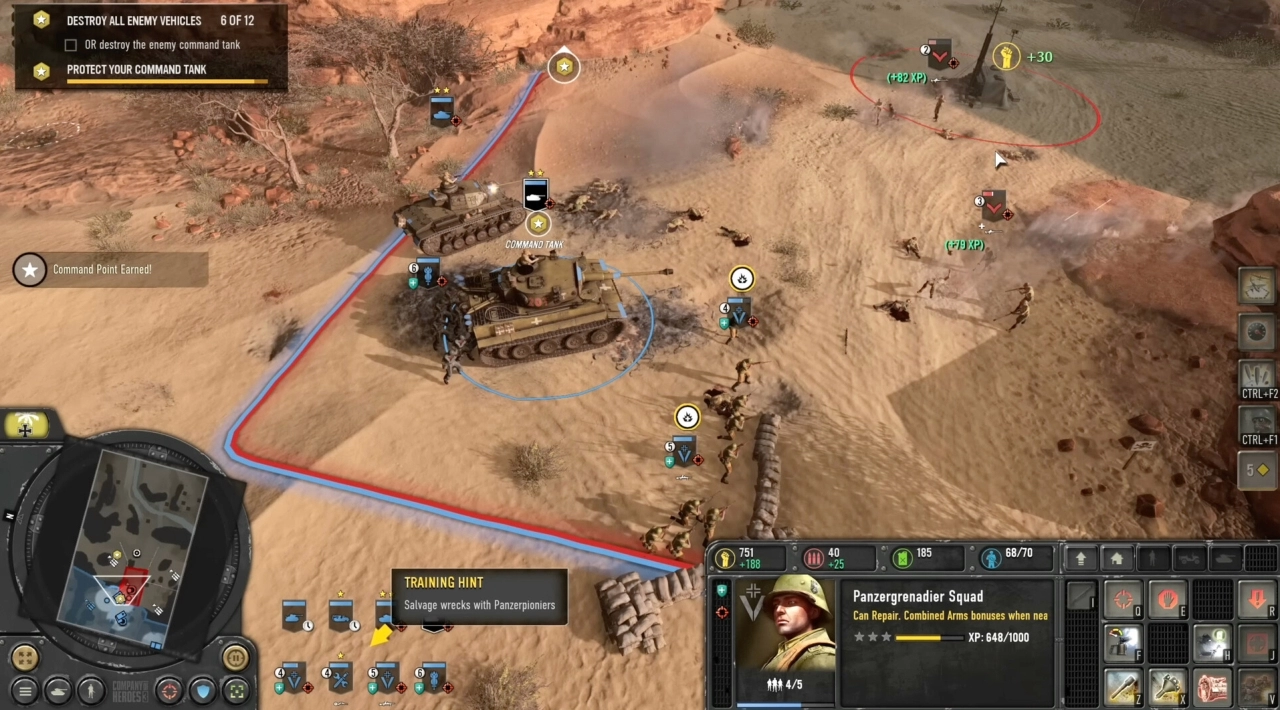This screenshot has width=1280, height=710.
Task: Order retreat with the red down arrow
Action: [1257, 600]
